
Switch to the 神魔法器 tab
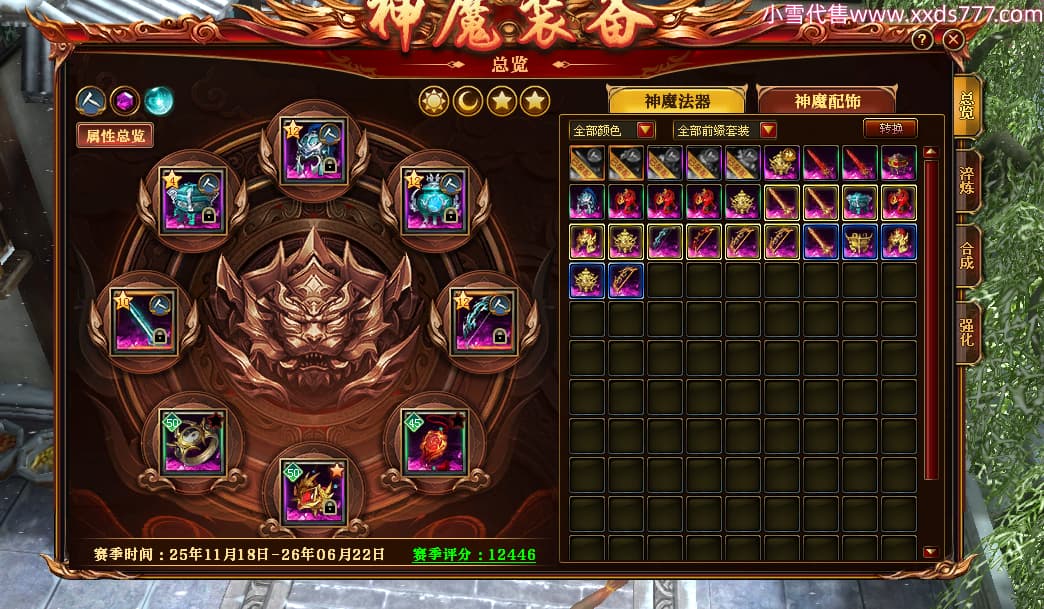pos(677,101)
